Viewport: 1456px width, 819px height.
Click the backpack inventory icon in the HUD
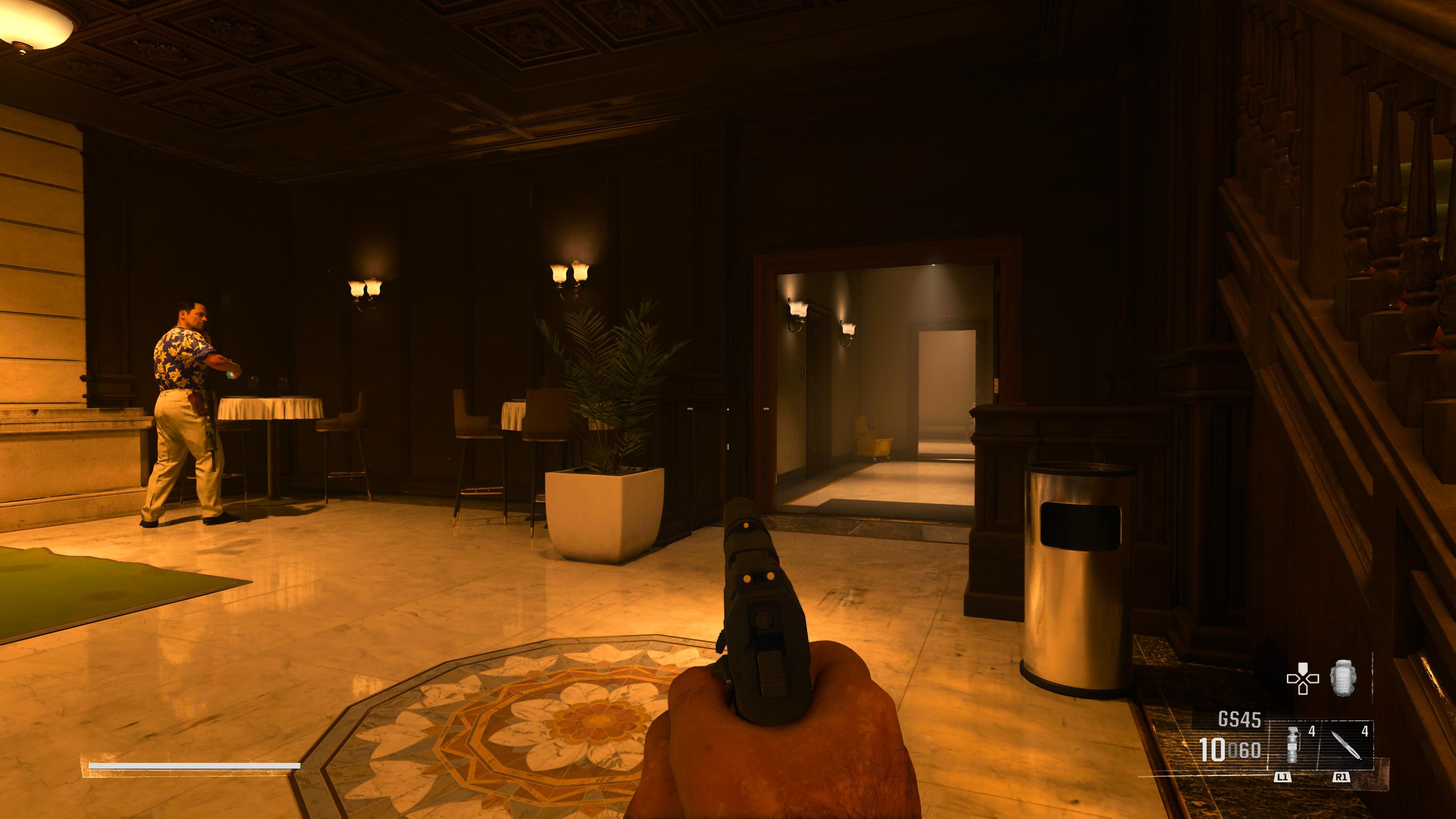pyautogui.click(x=1344, y=678)
